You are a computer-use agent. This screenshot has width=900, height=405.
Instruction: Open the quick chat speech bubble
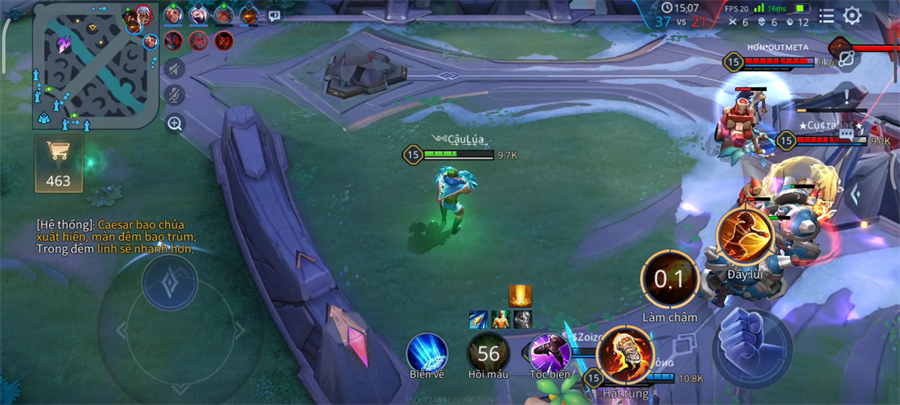(274, 16)
